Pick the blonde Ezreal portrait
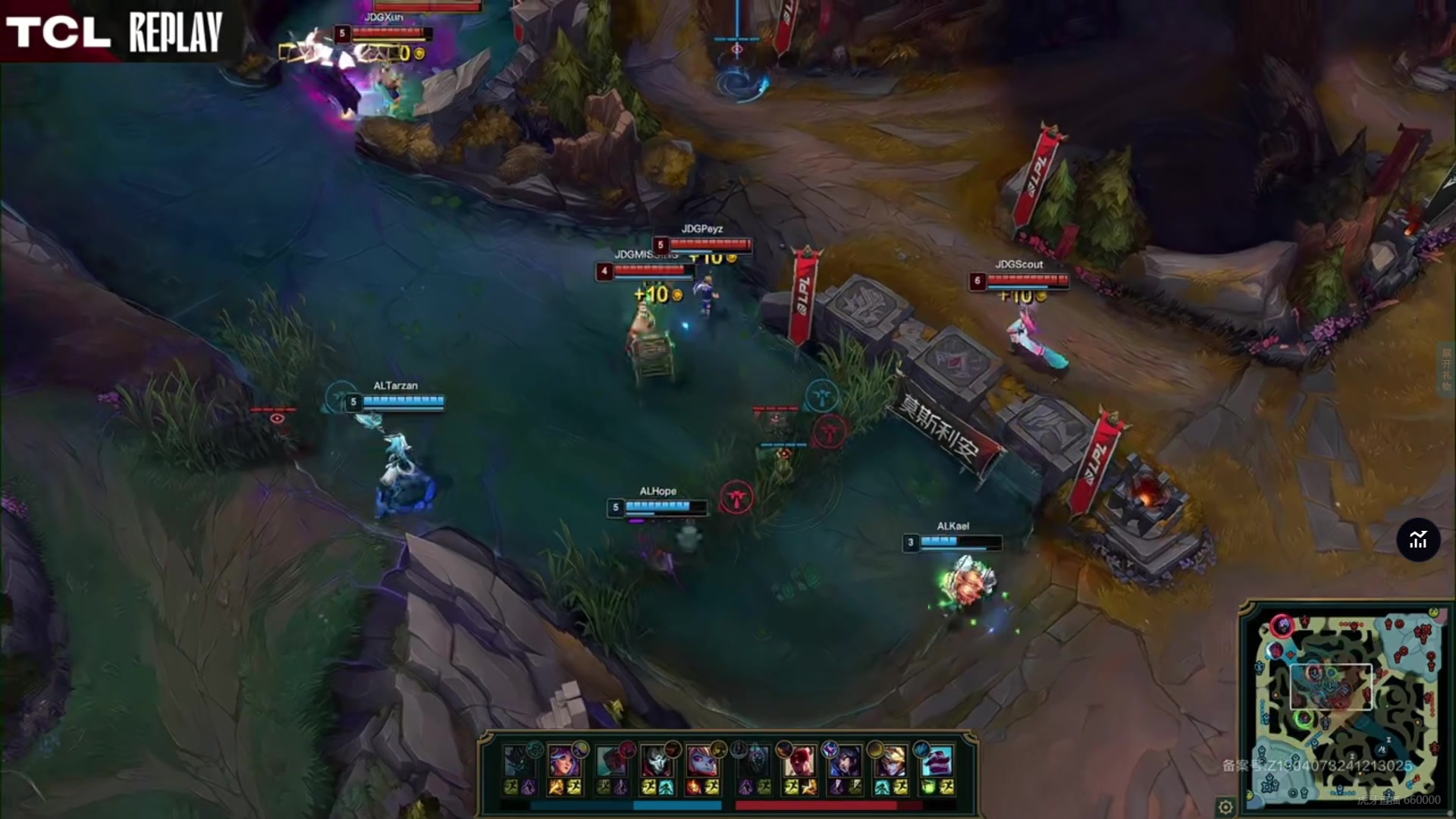1456x819 pixels. (x=890, y=761)
